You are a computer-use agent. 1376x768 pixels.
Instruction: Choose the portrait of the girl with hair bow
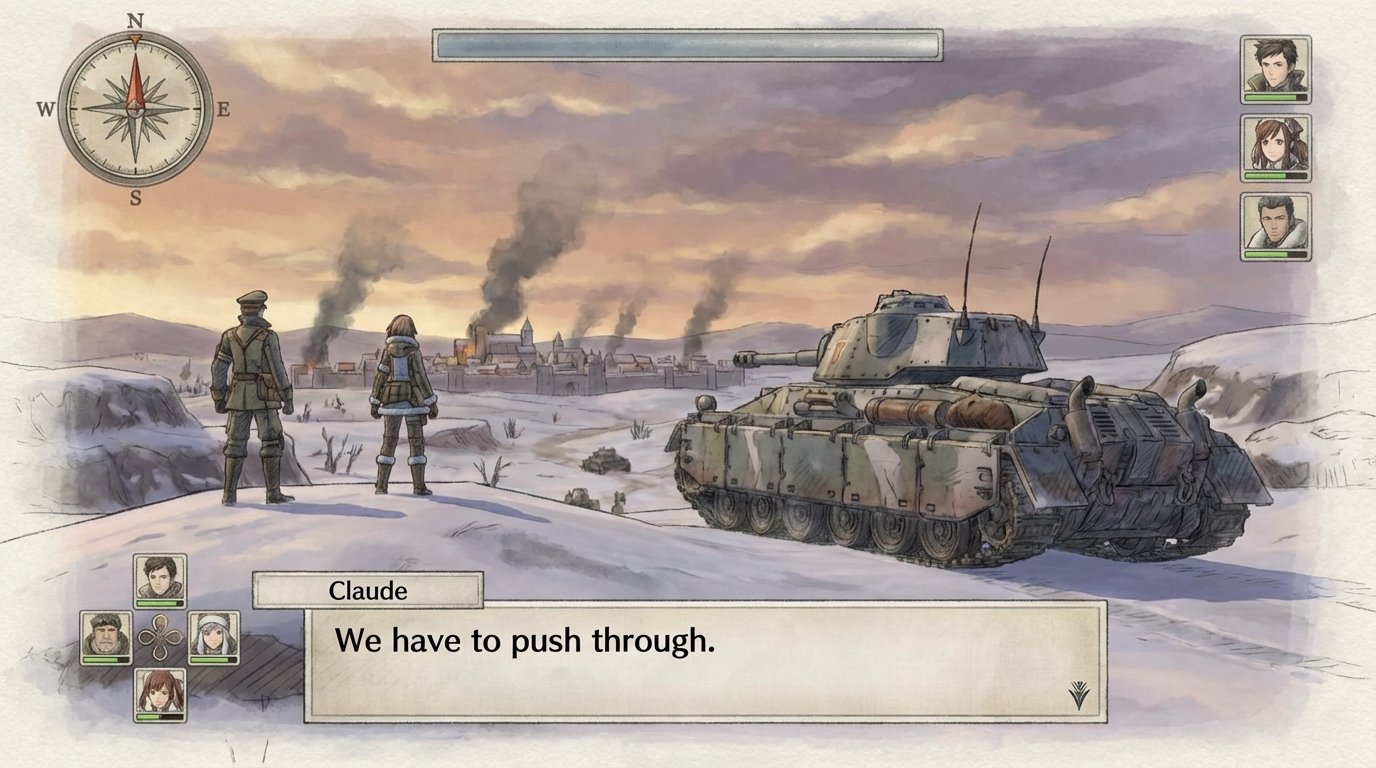tap(1275, 147)
